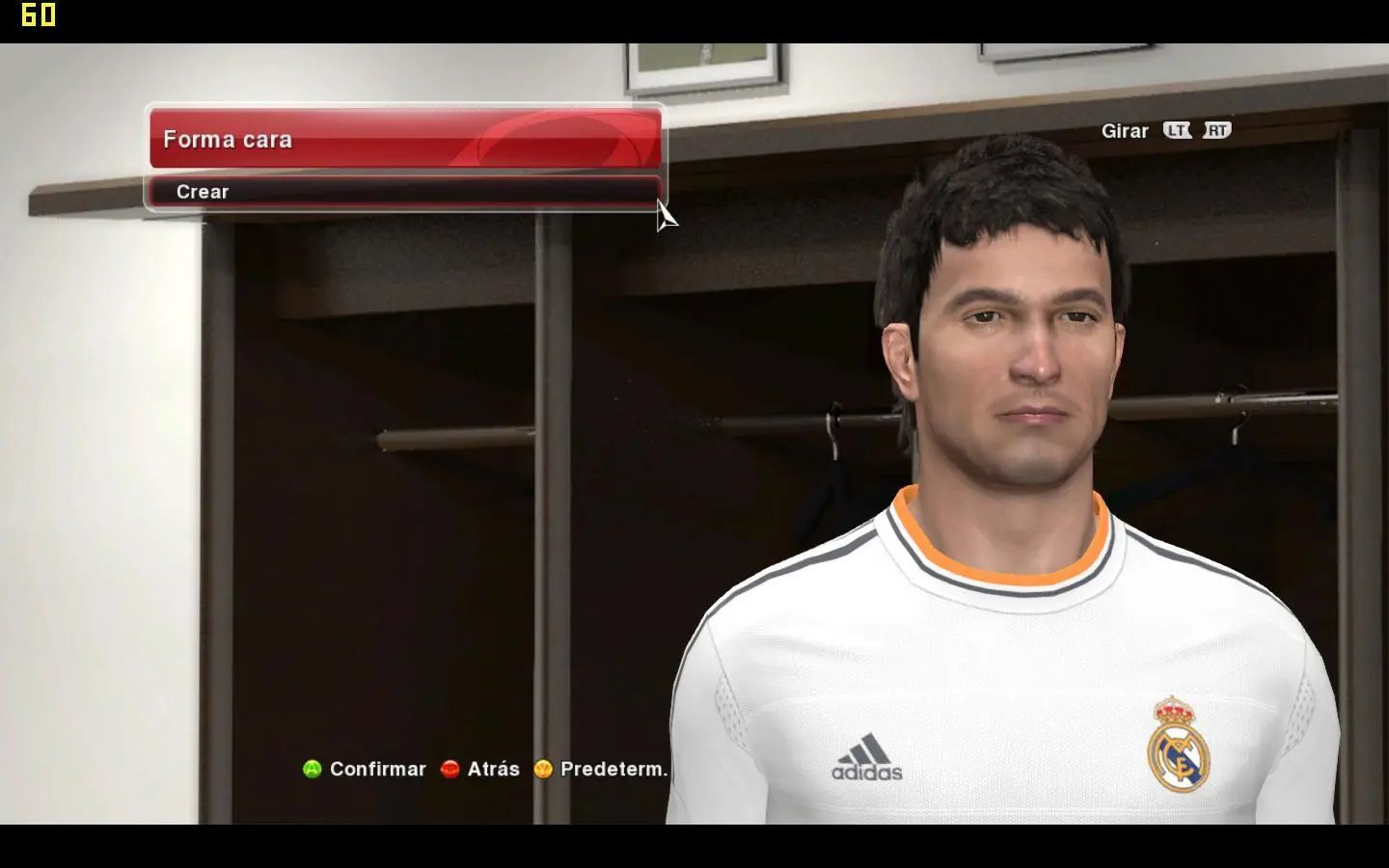
Task: Restore defaults with Predeterm.
Action: click(x=608, y=769)
